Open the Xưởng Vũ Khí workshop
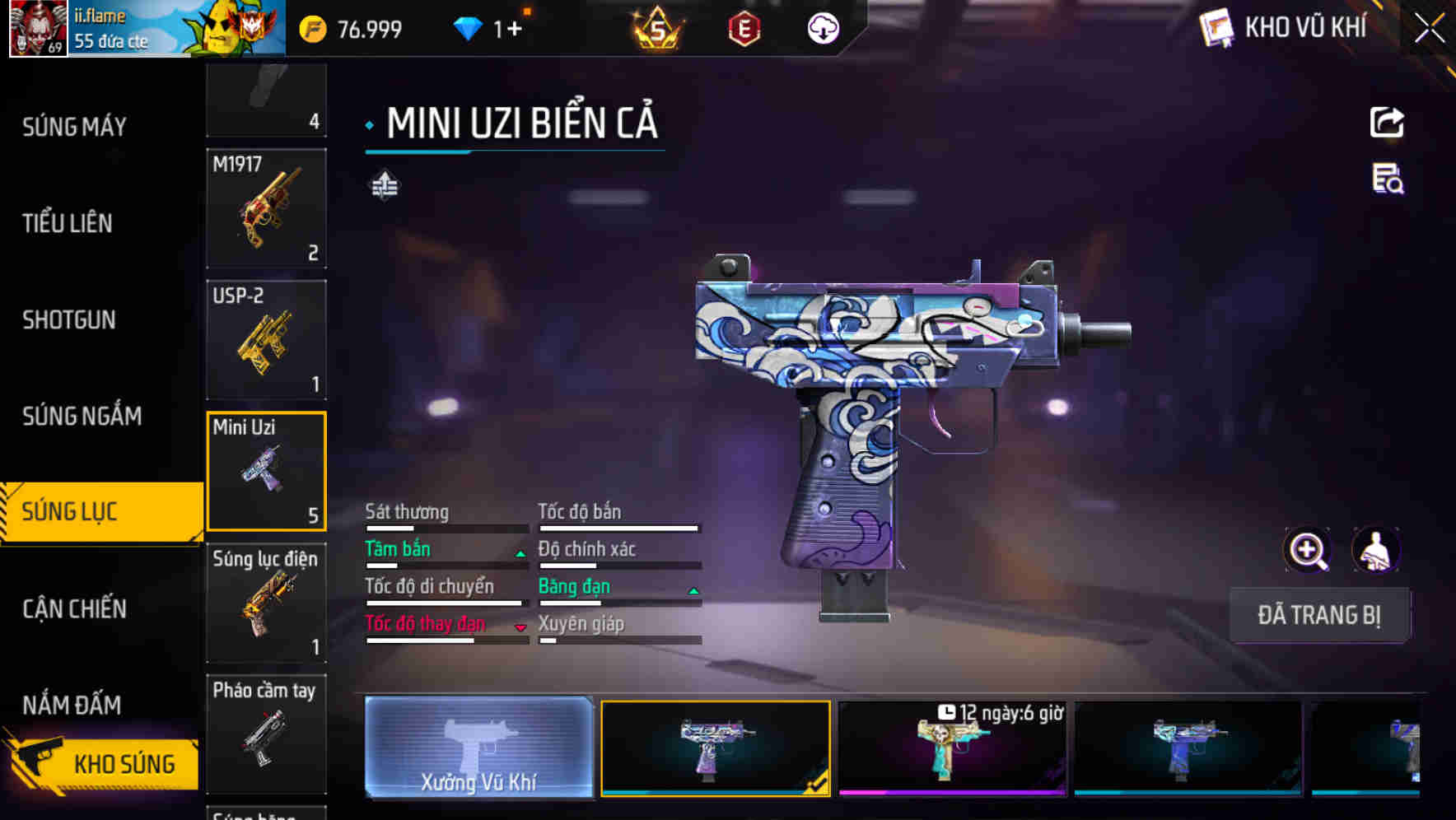The height and width of the screenshot is (820, 1456). [x=478, y=748]
